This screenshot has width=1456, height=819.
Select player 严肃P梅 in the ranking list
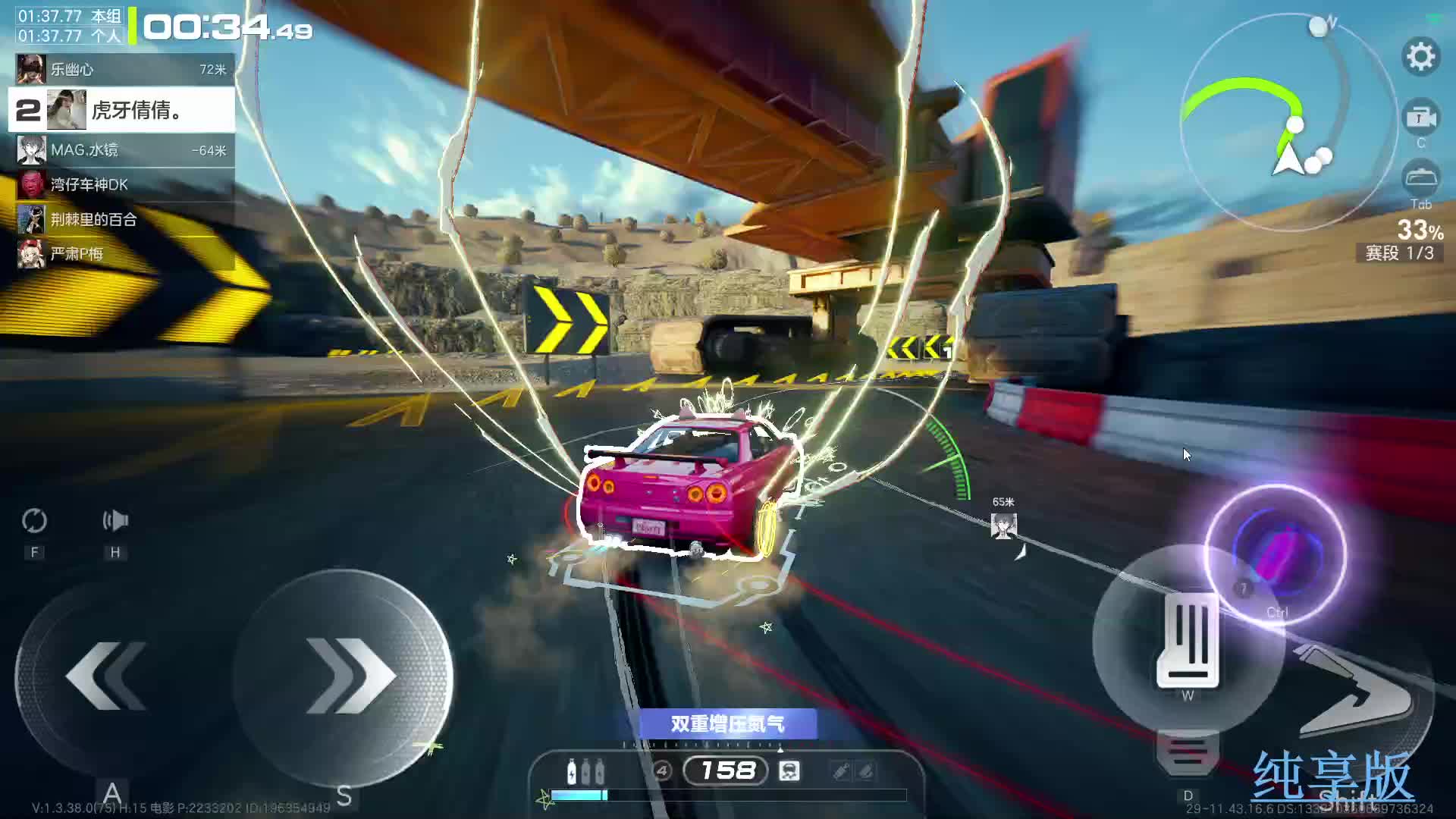point(121,254)
